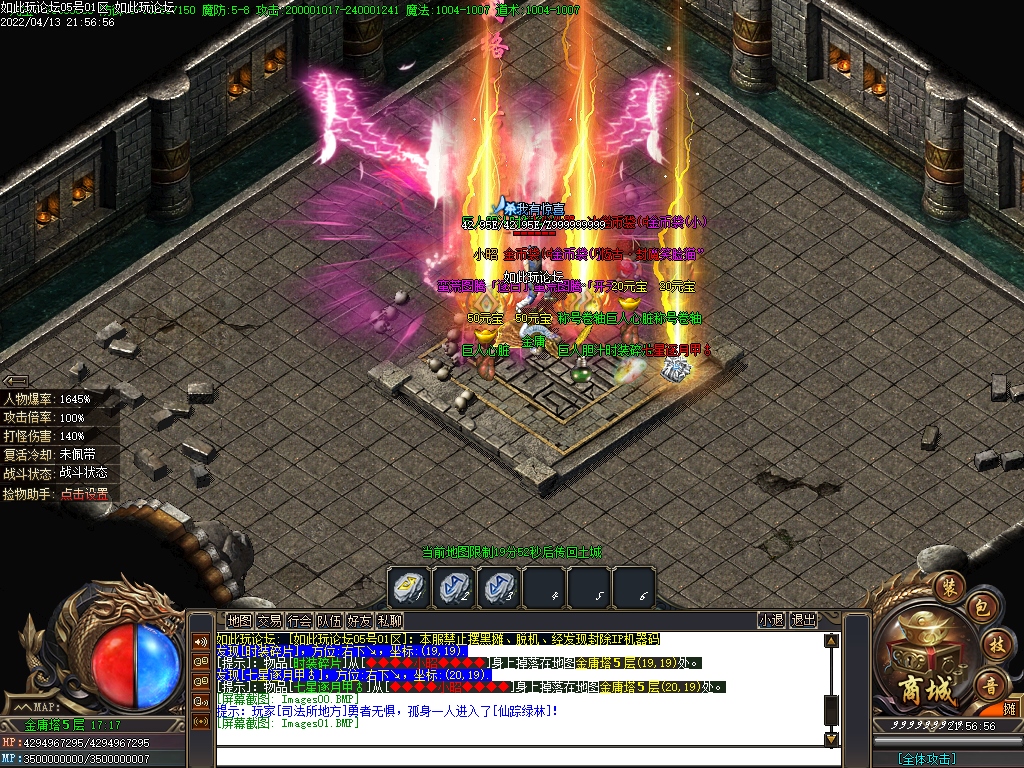Click 点击设置 to configure the pickup helper
This screenshot has width=1024, height=768.
[x=84, y=493]
